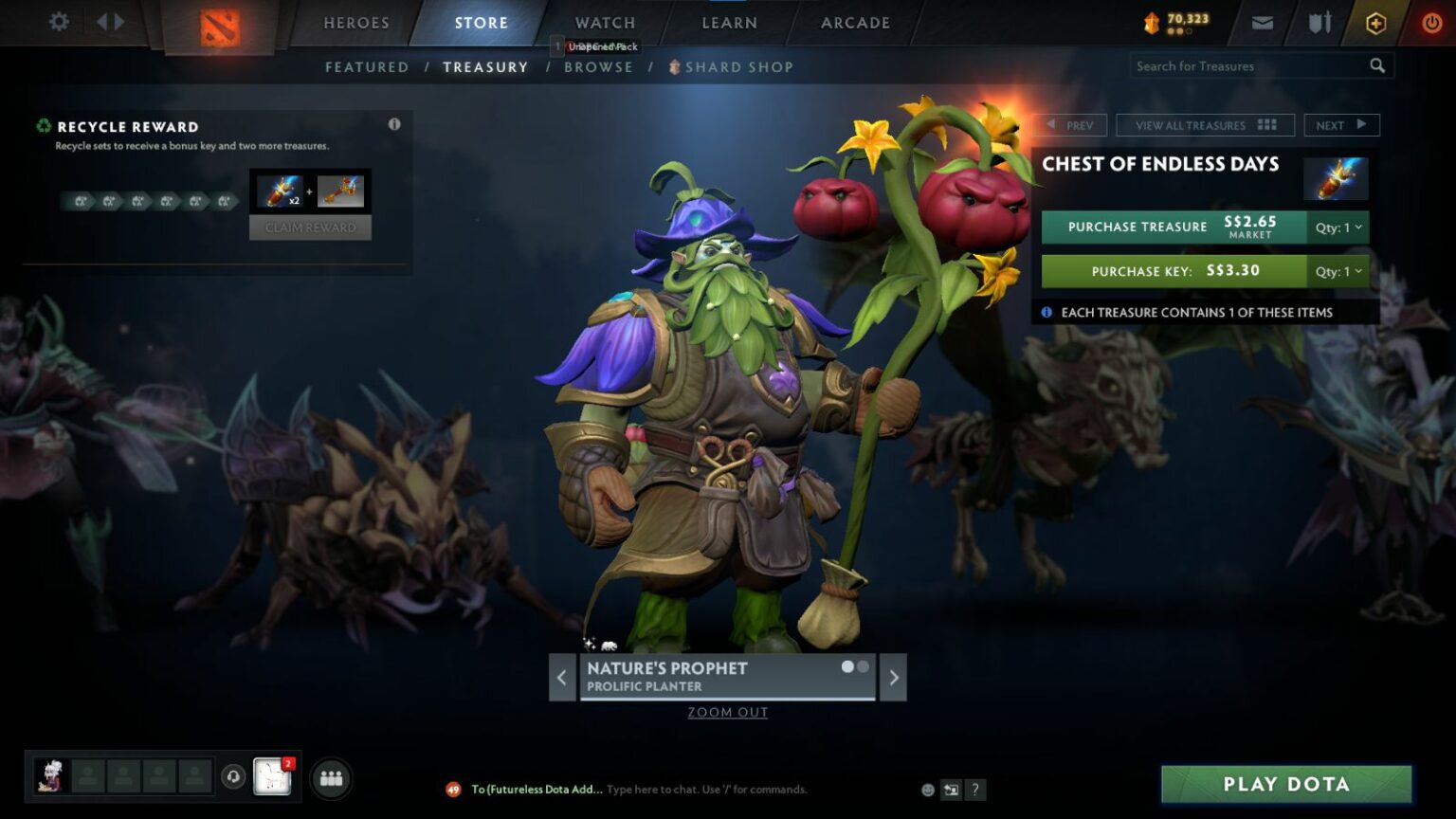Click the Zoom Out link
This screenshot has width=1456, height=819.
pos(727,712)
